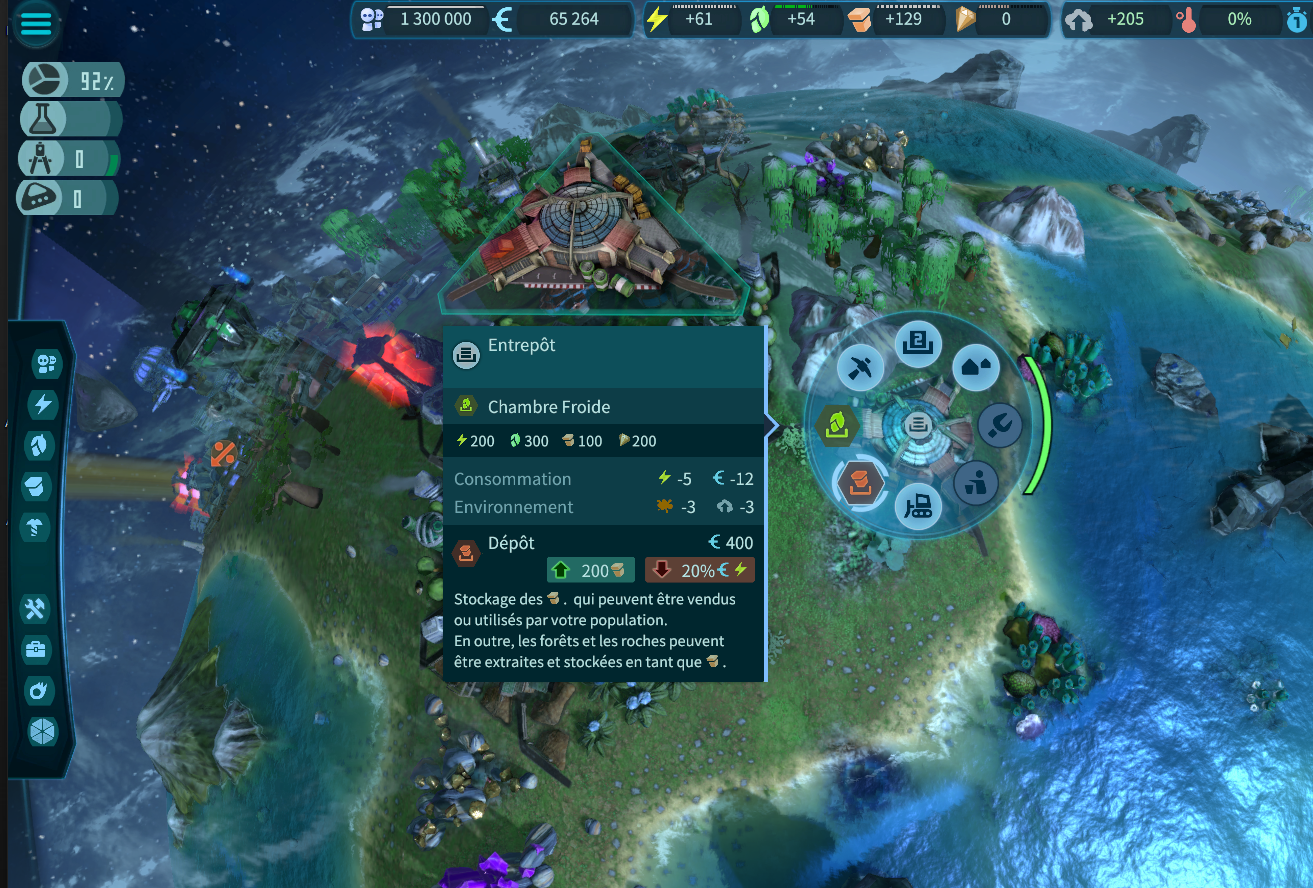Open the hammer and wrench tools category
Image resolution: width=1313 pixels, height=888 pixels.
click(36, 608)
